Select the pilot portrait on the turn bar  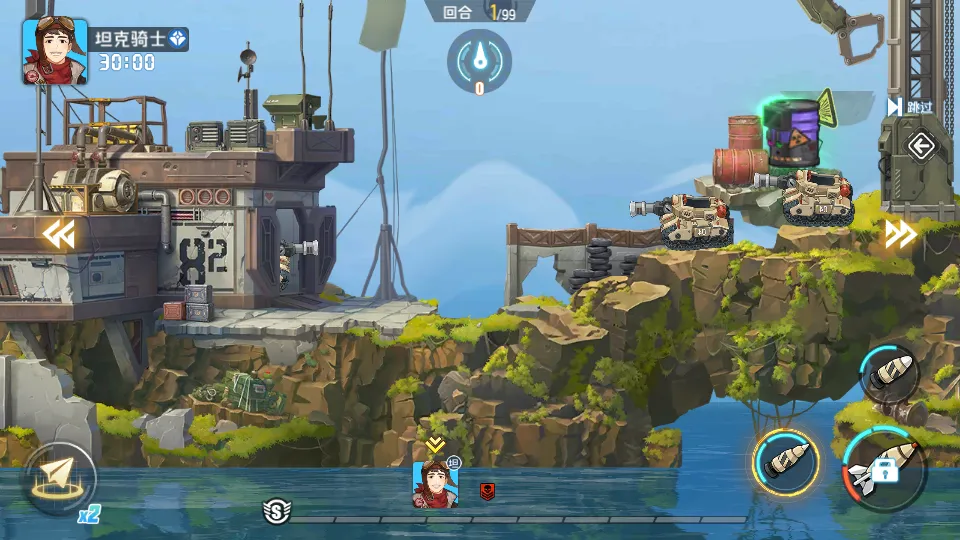[x=436, y=484]
